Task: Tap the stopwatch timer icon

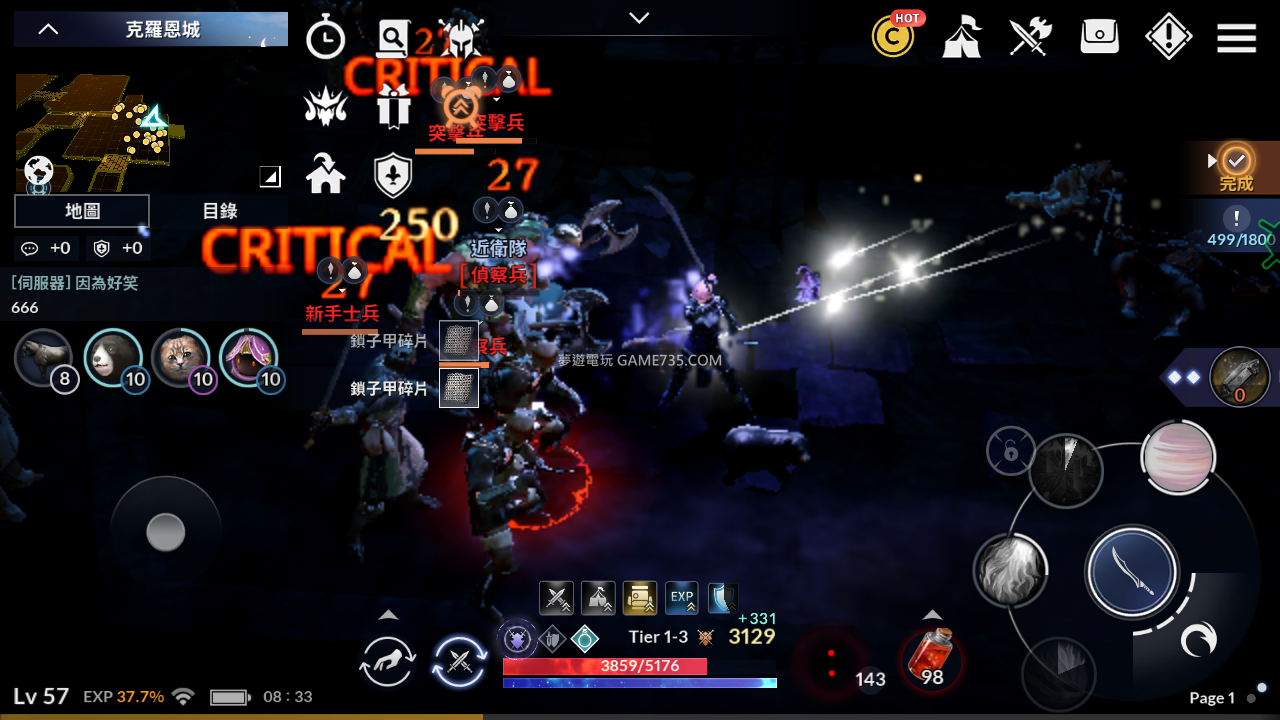Action: (x=326, y=37)
